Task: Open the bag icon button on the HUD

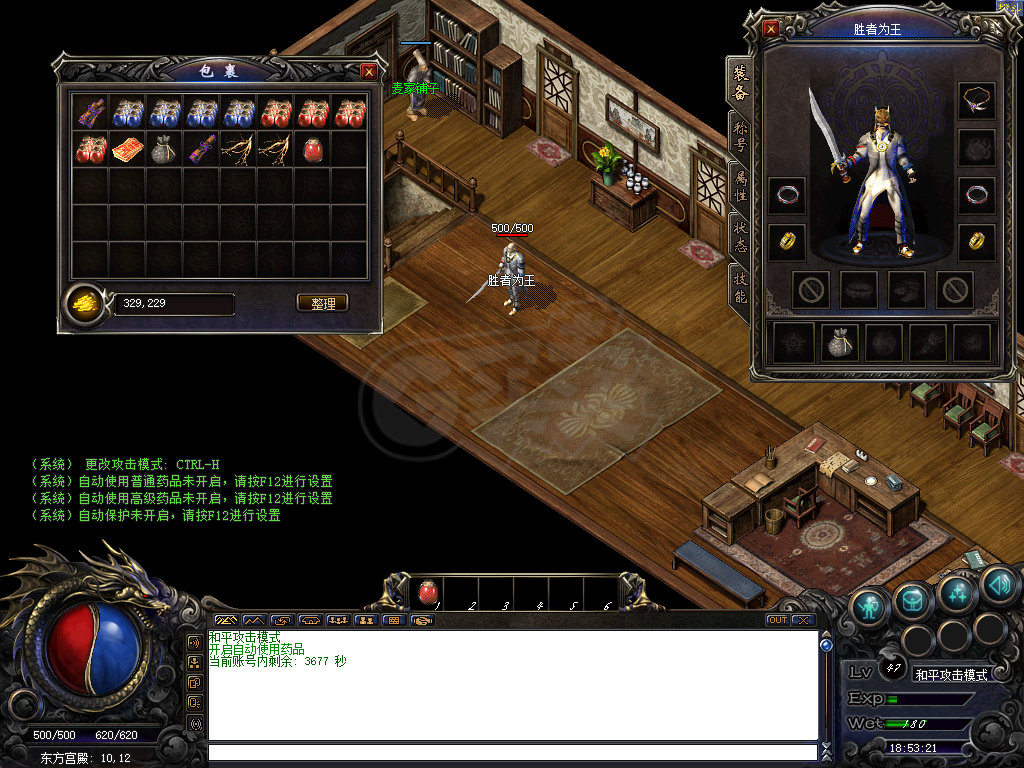Action: [914, 598]
